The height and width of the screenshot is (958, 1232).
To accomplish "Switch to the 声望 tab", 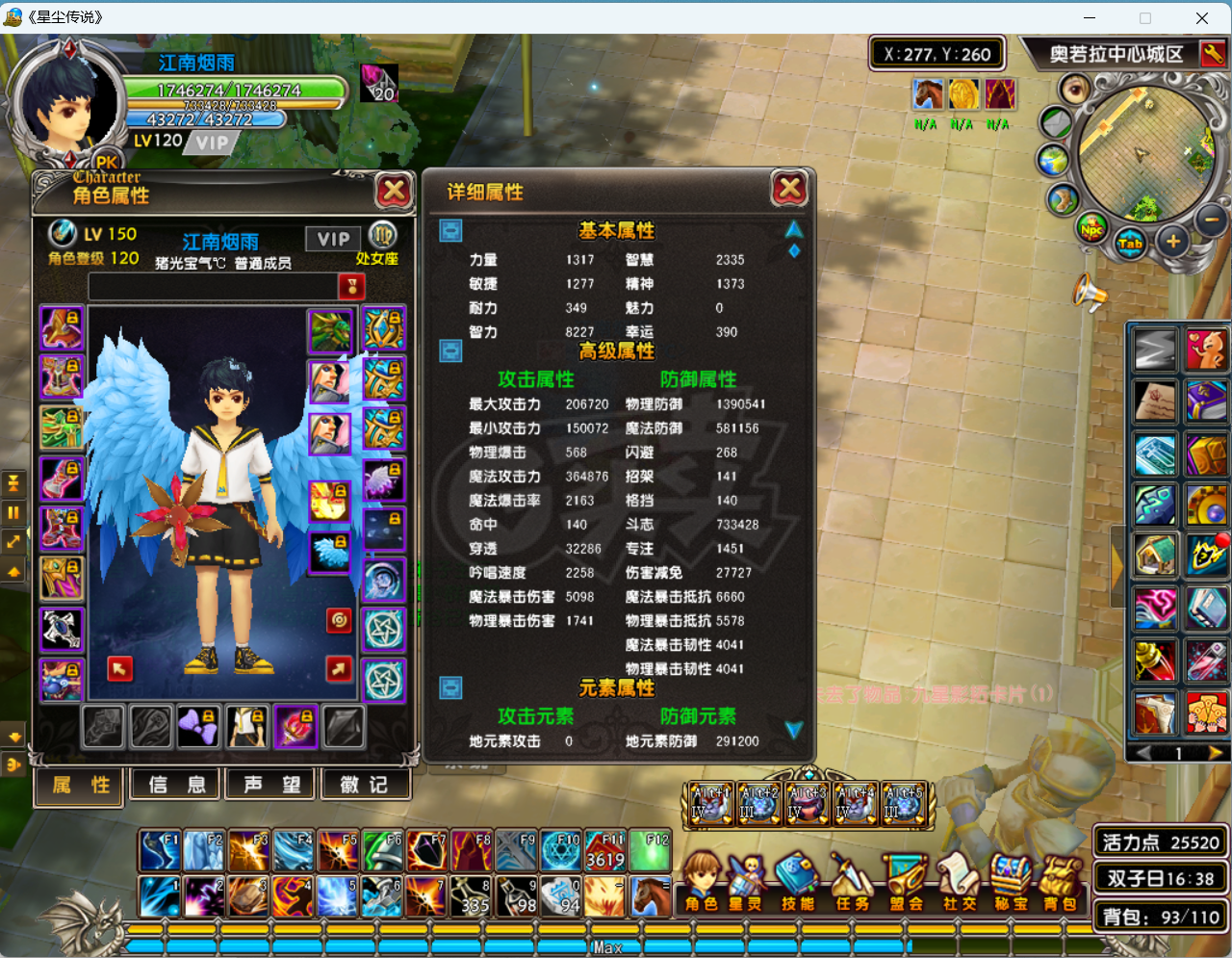I will coord(271,785).
